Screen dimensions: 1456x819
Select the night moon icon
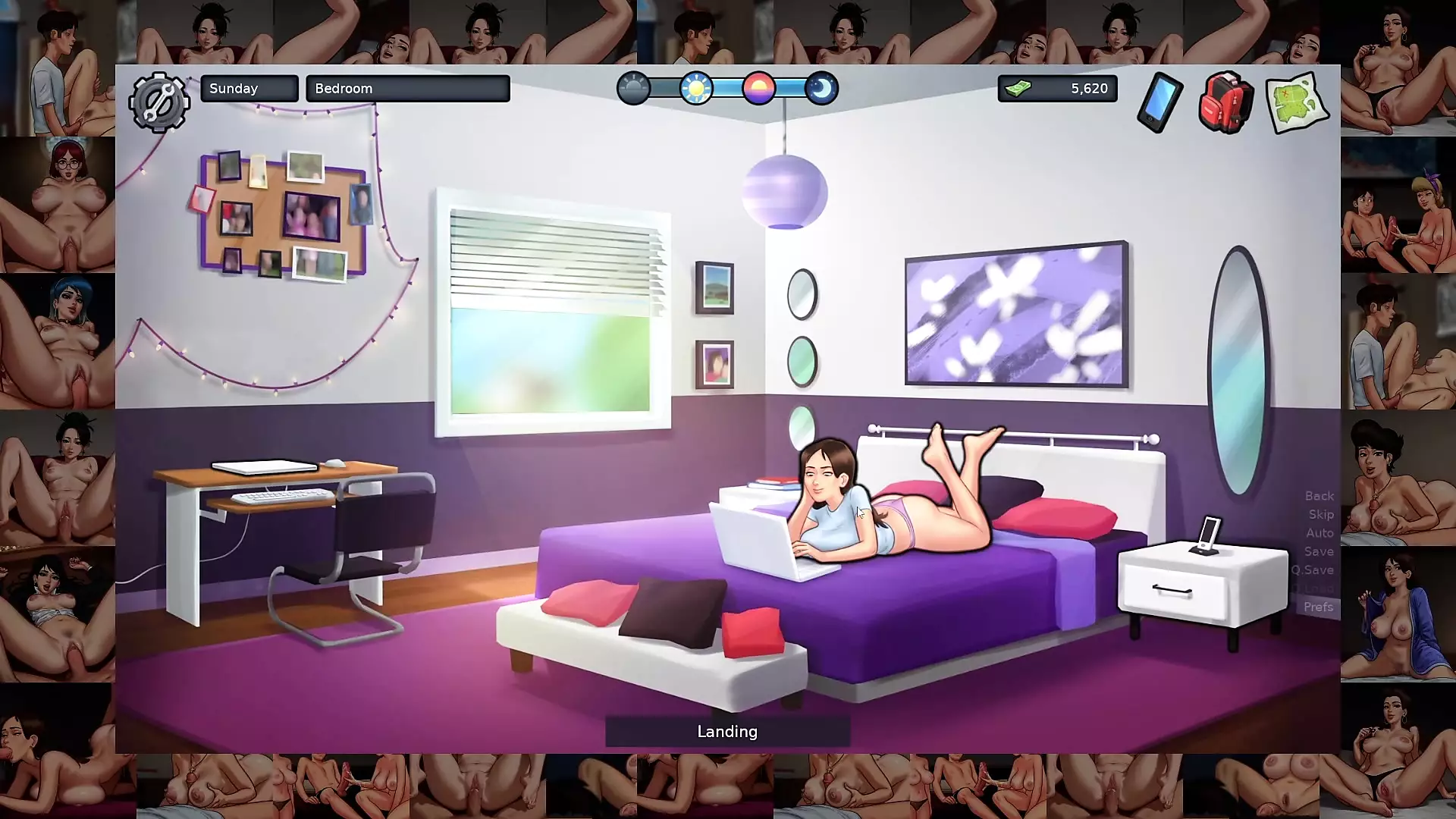coord(821,89)
